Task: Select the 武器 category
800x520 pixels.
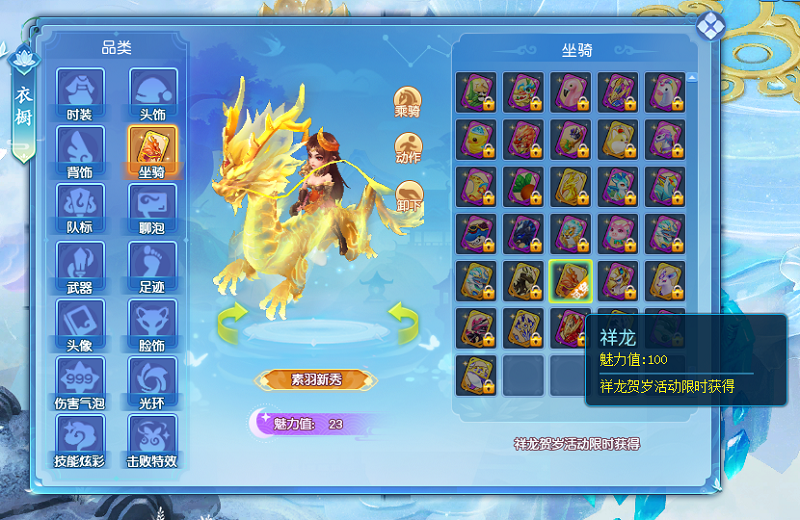Action: pyautogui.click(x=80, y=266)
